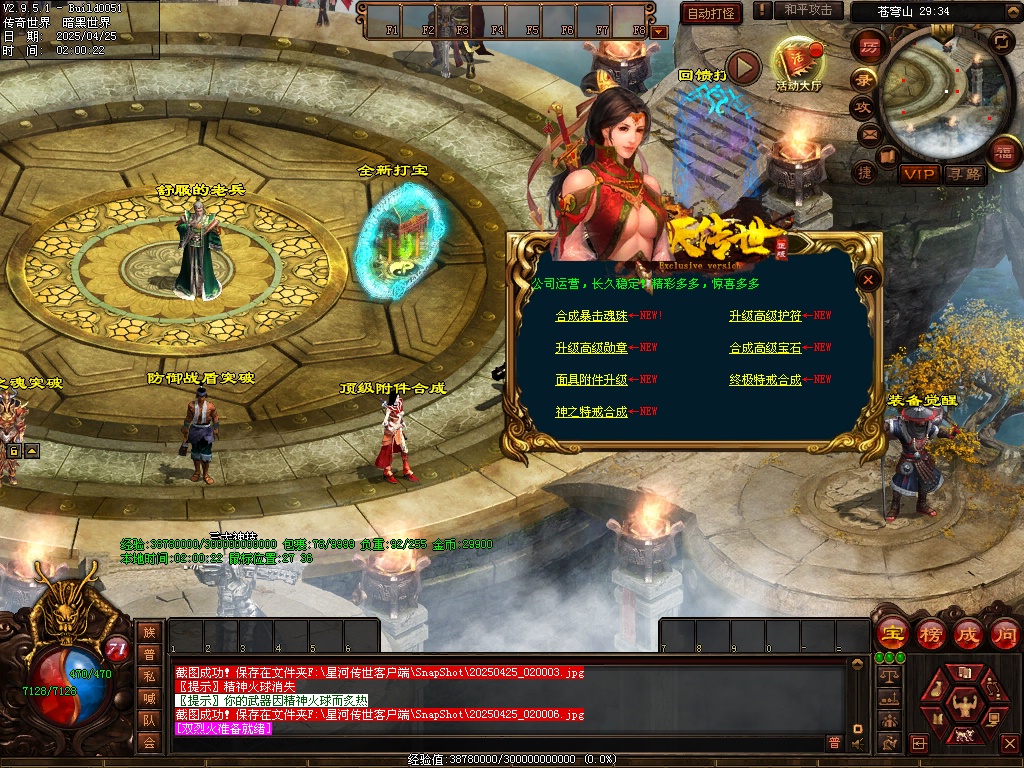Switch to the 私 private chat channel
1024x768 pixels.
coord(149,676)
